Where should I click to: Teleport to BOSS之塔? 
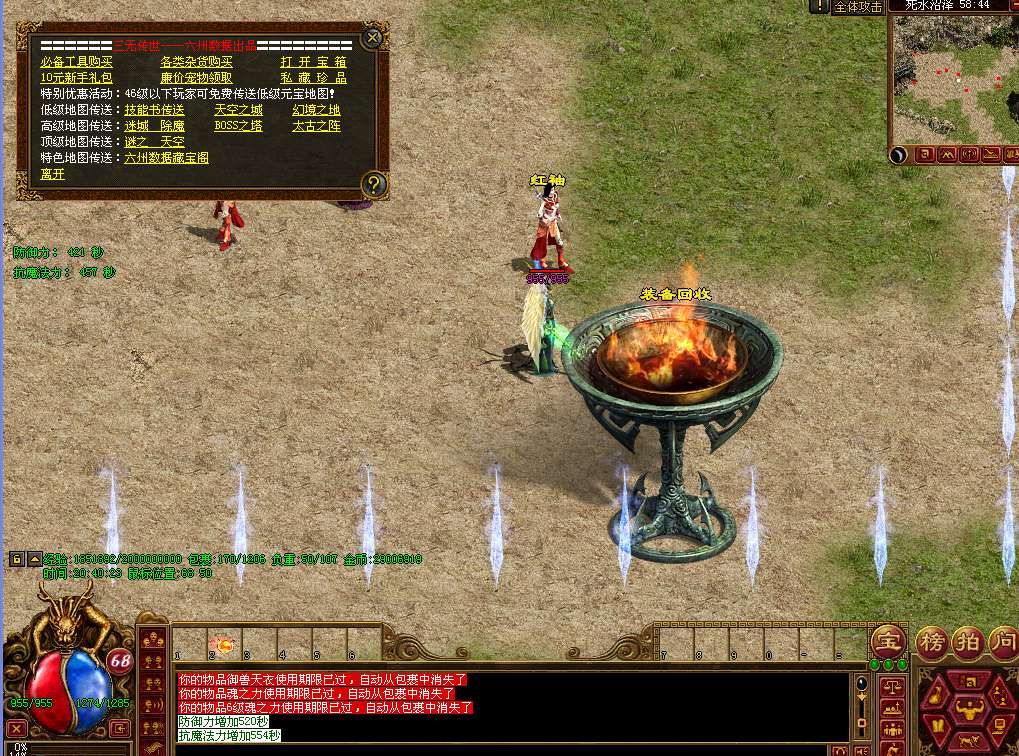[238, 126]
